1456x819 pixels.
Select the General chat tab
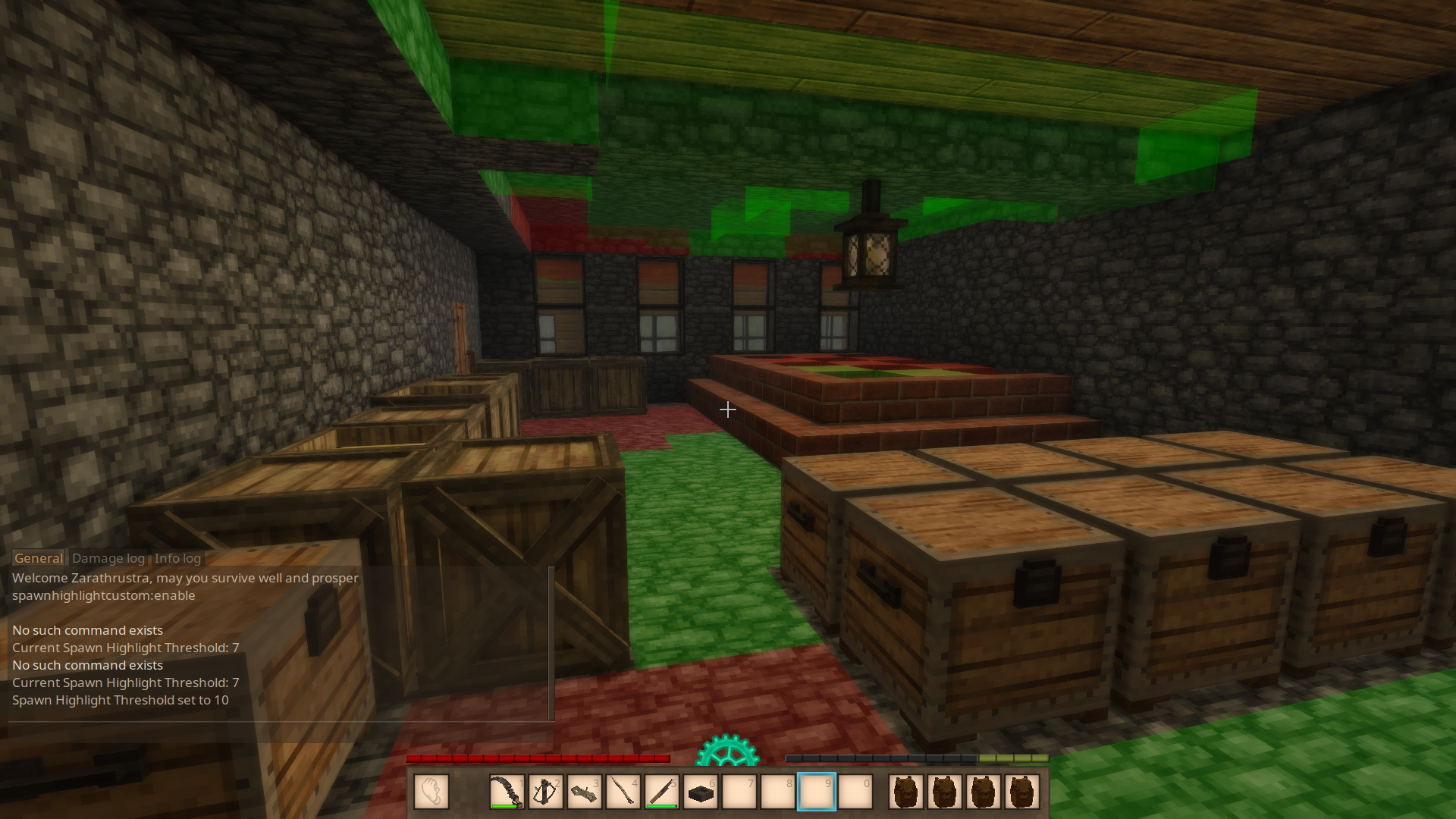[x=39, y=558]
